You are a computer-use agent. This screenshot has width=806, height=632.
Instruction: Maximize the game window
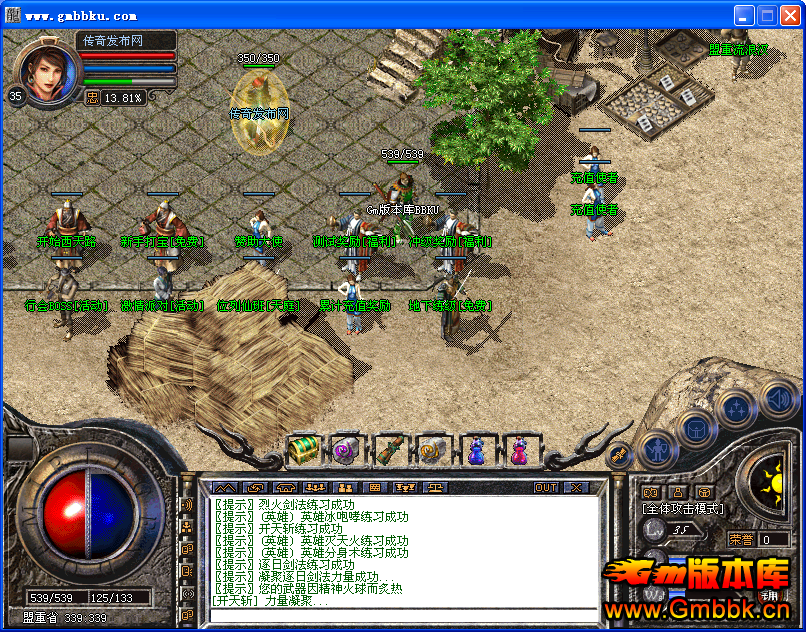(x=767, y=15)
